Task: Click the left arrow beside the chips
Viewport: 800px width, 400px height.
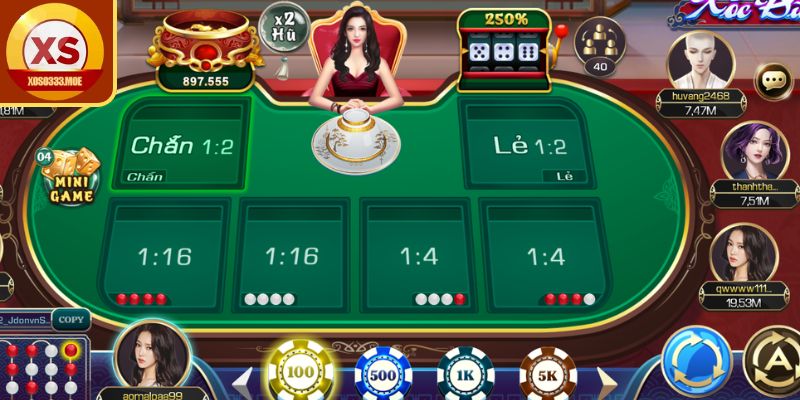Action: tap(240, 383)
